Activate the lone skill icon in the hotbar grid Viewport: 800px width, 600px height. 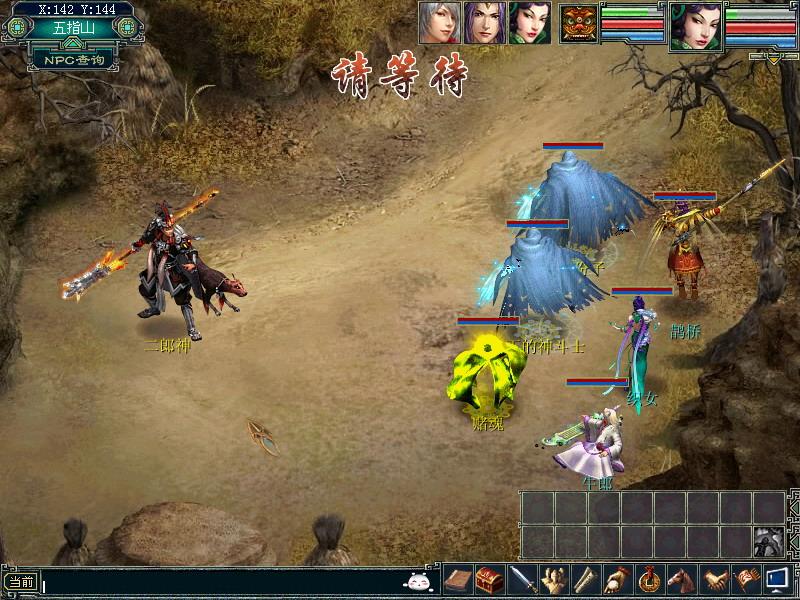pos(768,542)
